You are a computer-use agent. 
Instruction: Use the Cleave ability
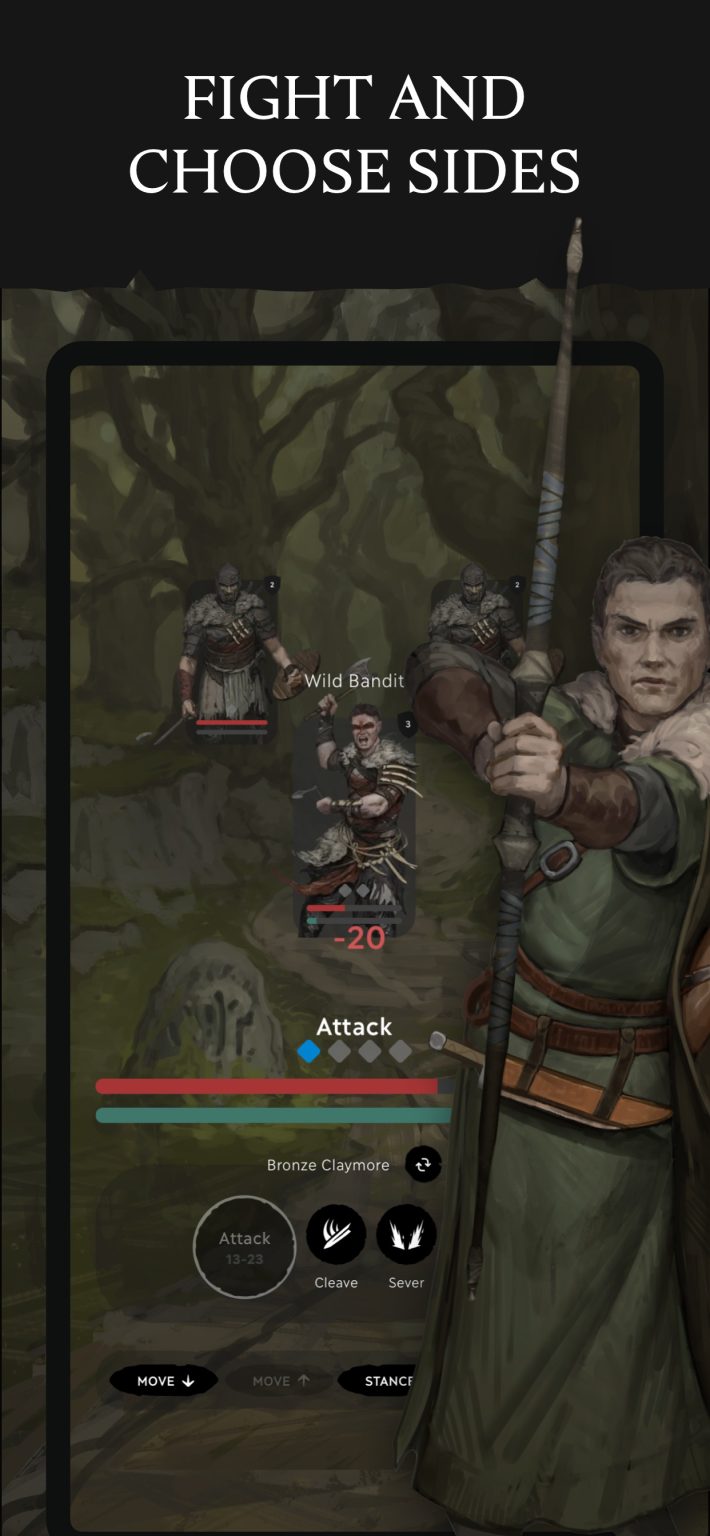336,1235
